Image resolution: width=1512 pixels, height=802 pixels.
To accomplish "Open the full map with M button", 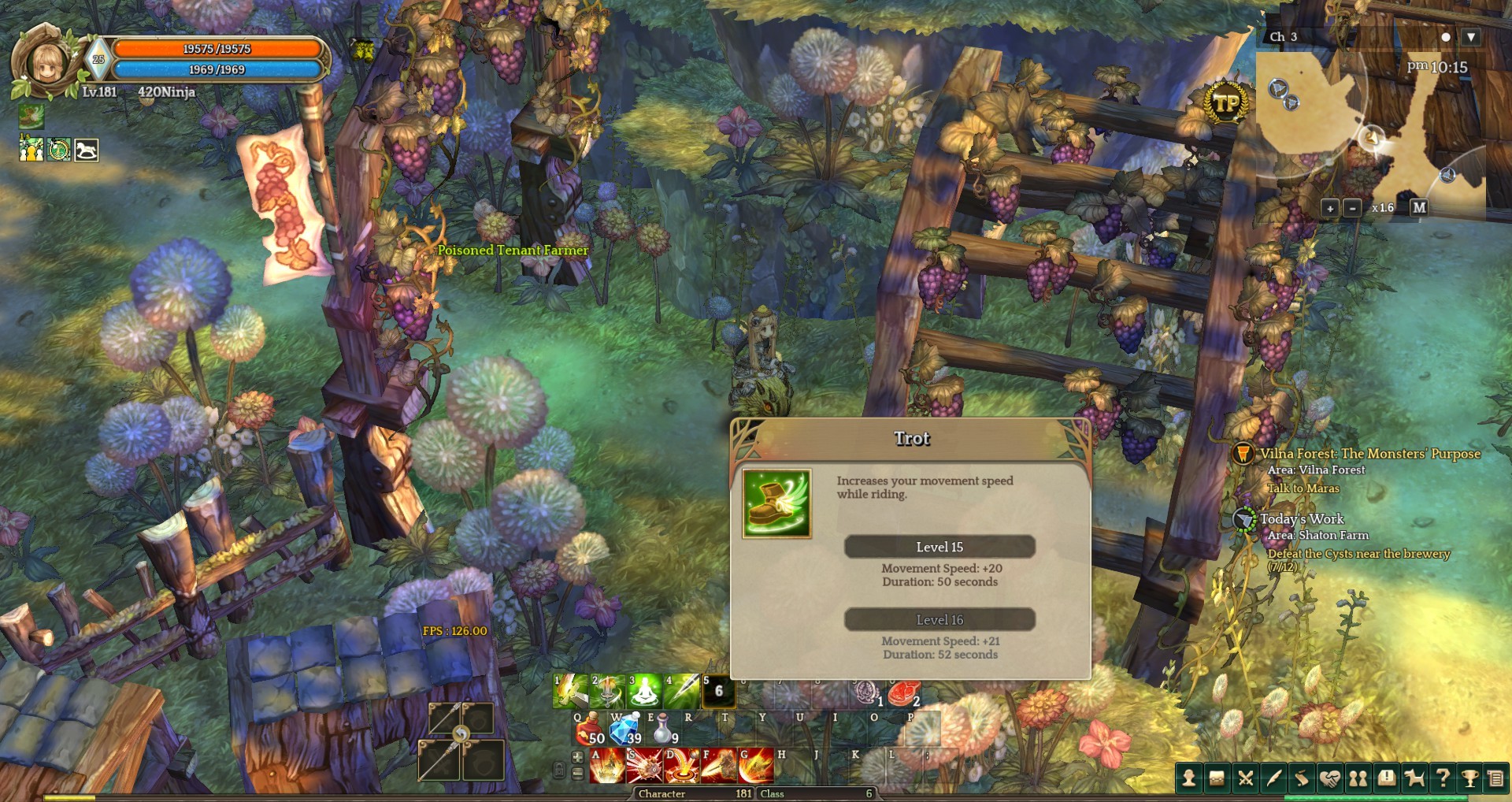I will 1419,207.
